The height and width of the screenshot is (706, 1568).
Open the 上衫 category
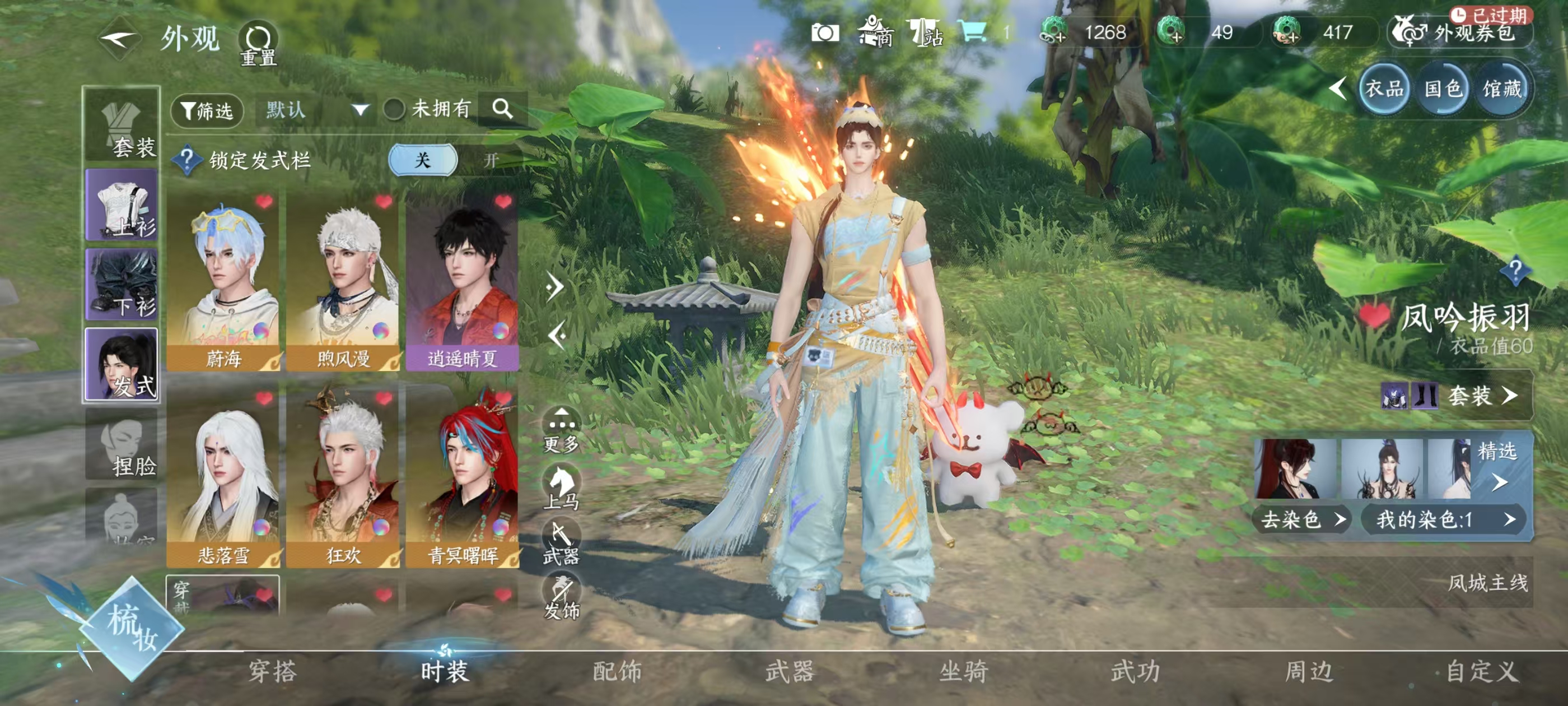[x=122, y=205]
